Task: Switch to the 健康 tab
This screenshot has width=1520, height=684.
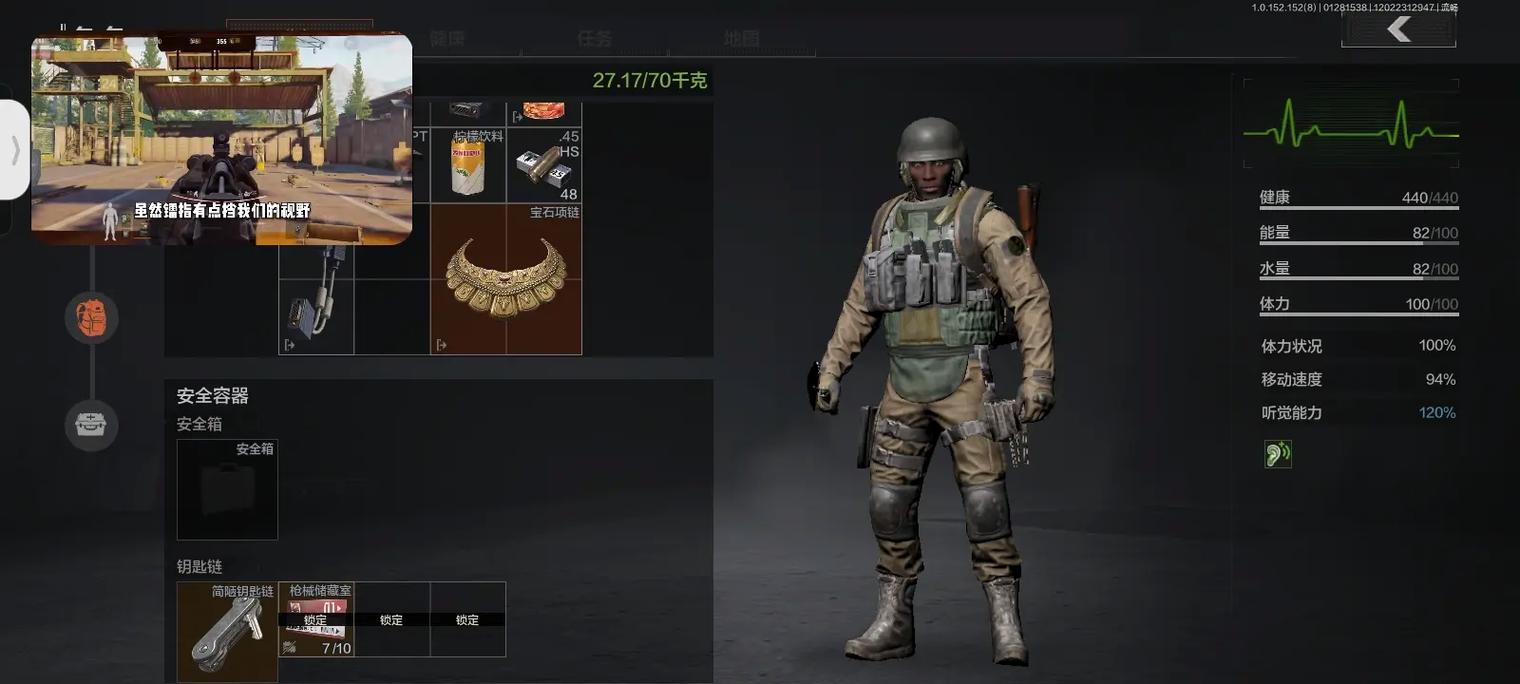Action: (447, 39)
